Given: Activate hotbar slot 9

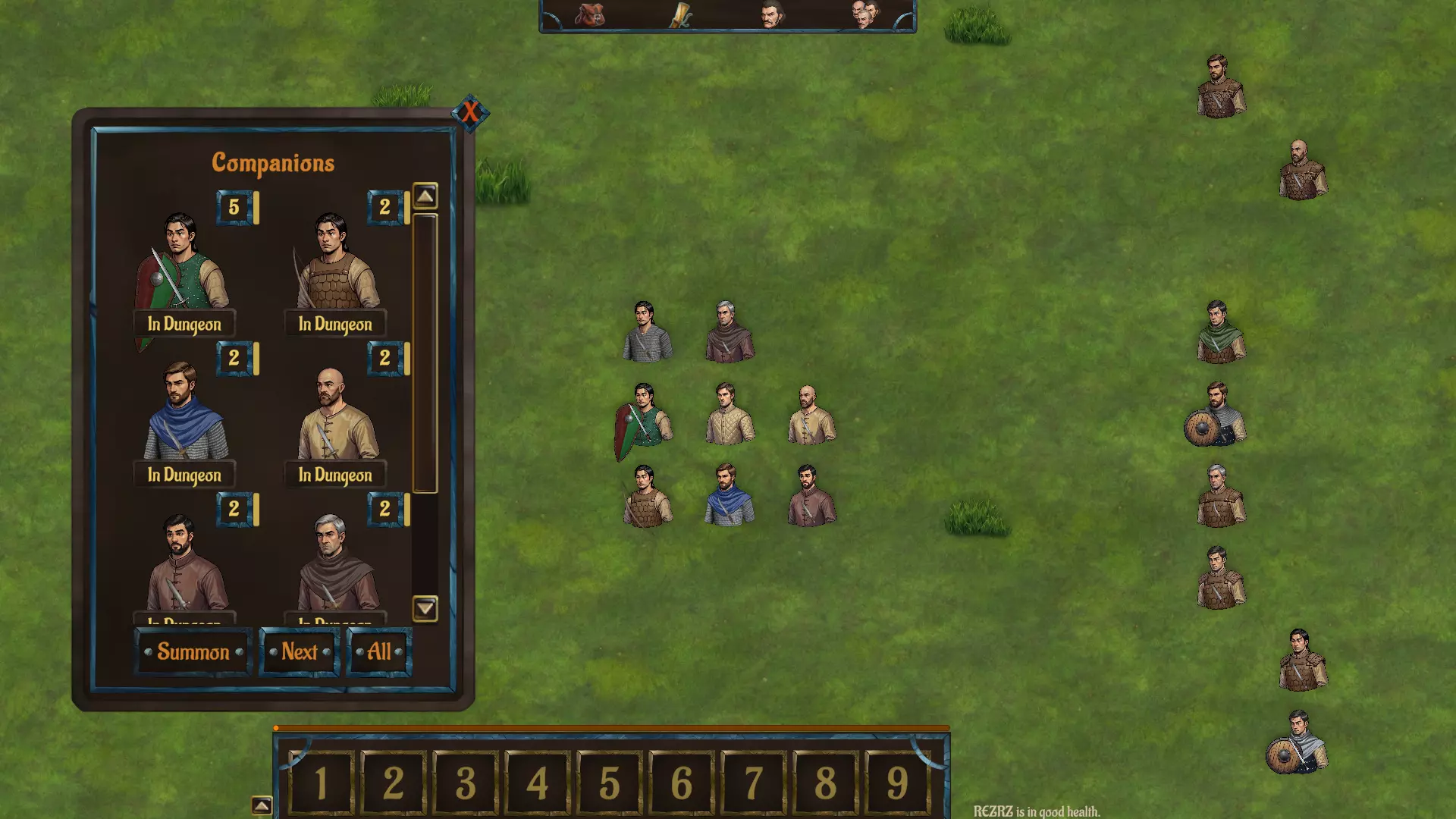Looking at the screenshot, I should pos(897,783).
